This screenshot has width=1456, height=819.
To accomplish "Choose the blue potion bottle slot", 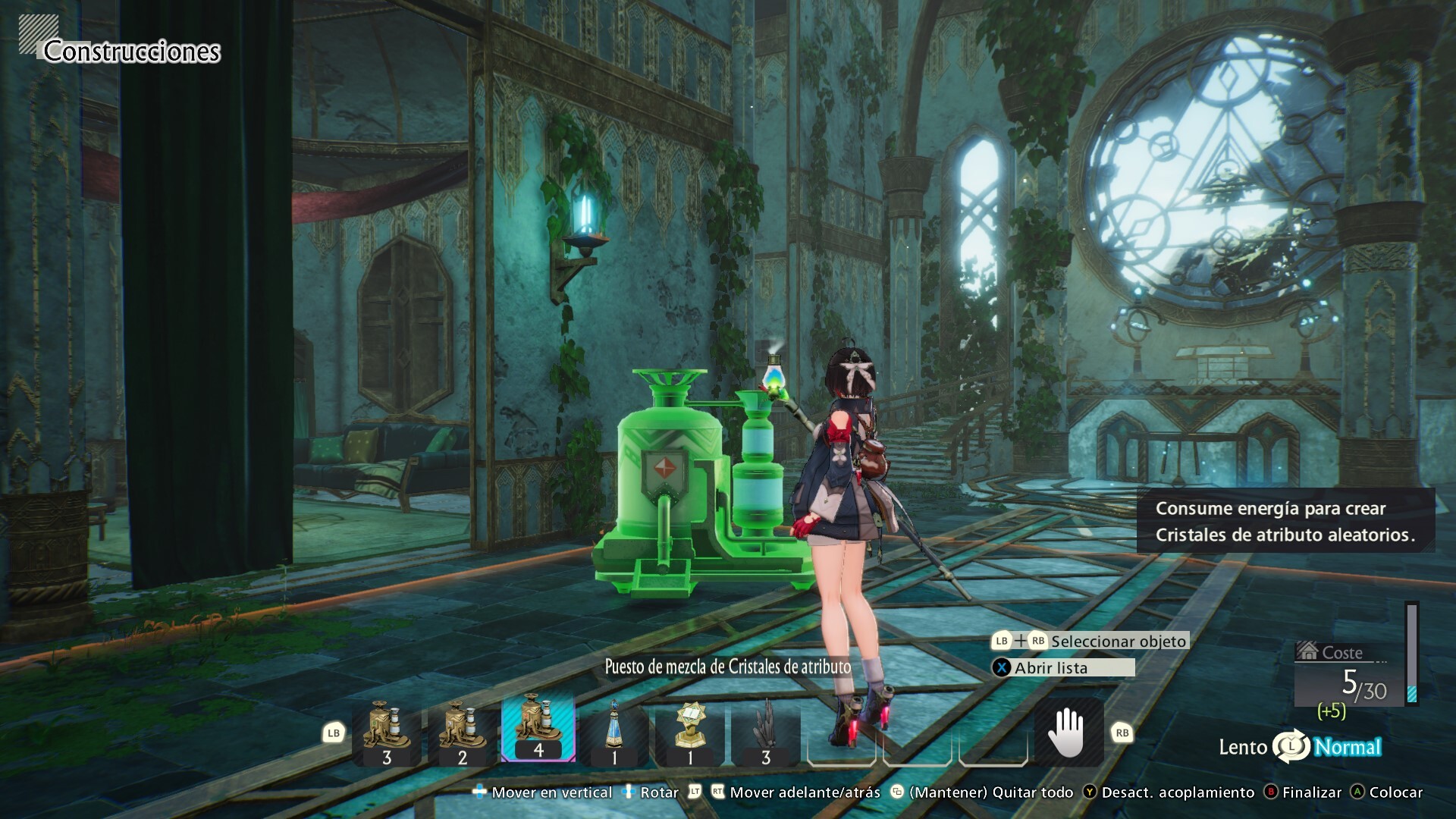I will point(613,731).
